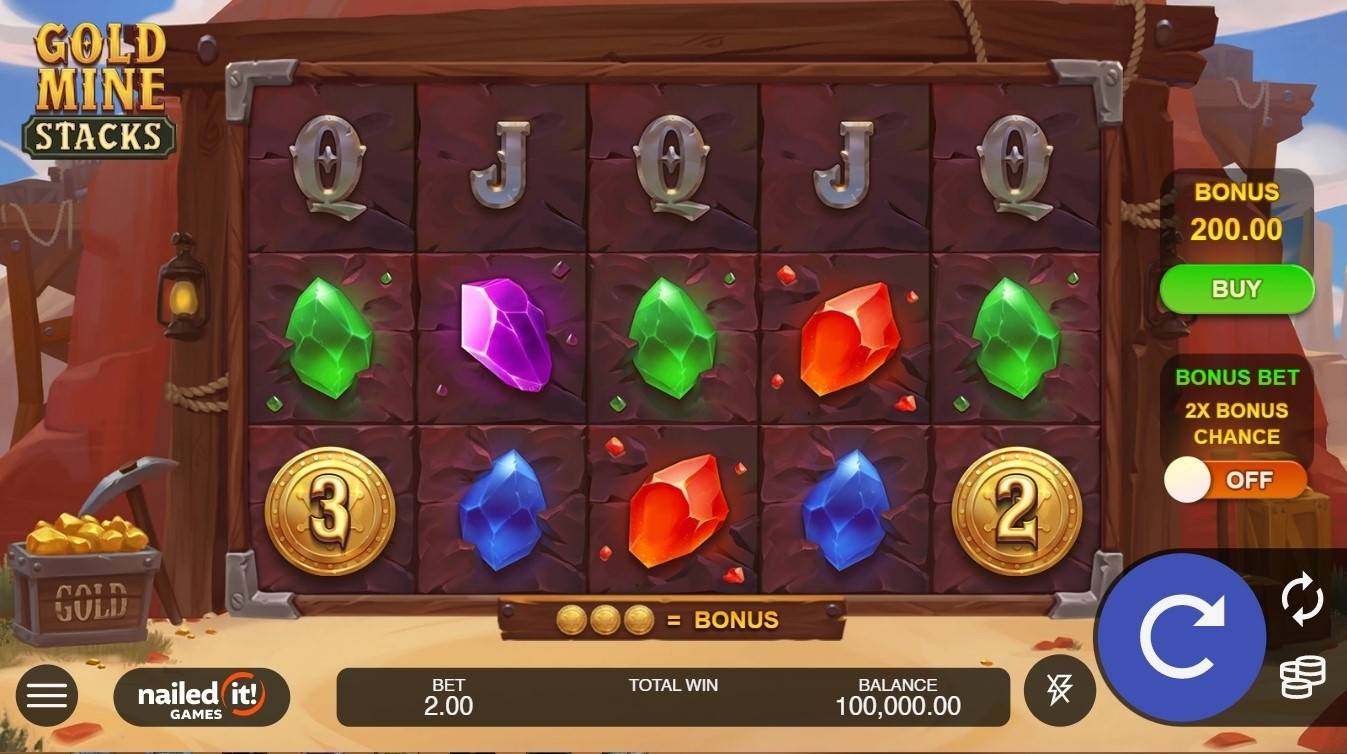Toggle turbo mode lightning bolt button
Viewport: 1347px width, 754px height.
click(x=1059, y=690)
